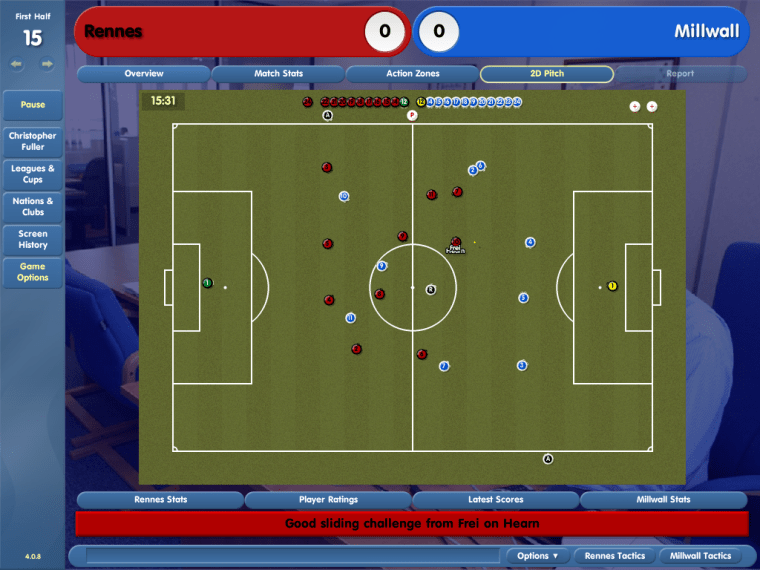The height and width of the screenshot is (570, 760).
Task: Pause the match
Action: [x=33, y=105]
